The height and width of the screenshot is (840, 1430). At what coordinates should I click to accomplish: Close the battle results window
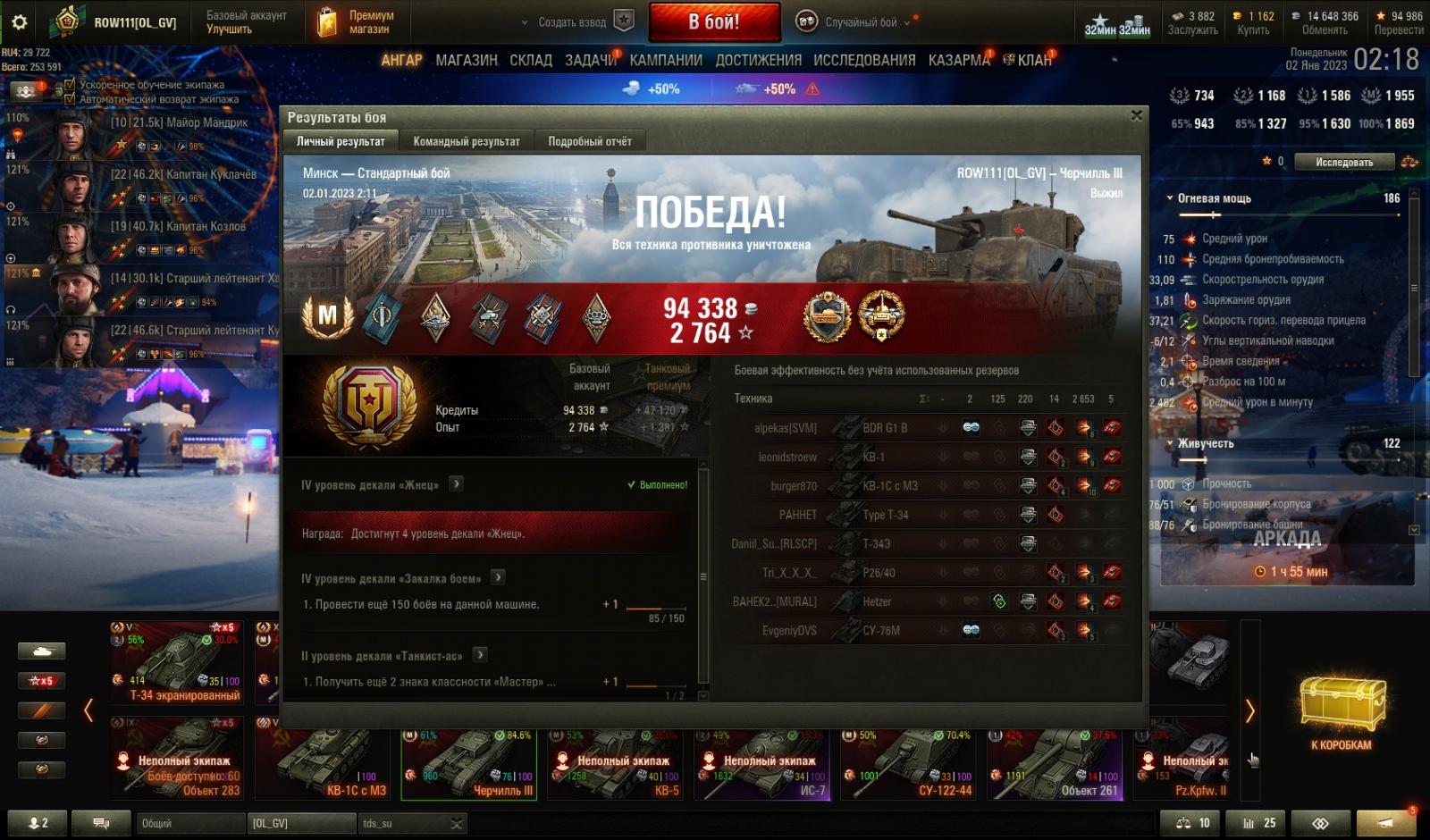pyautogui.click(x=1136, y=115)
